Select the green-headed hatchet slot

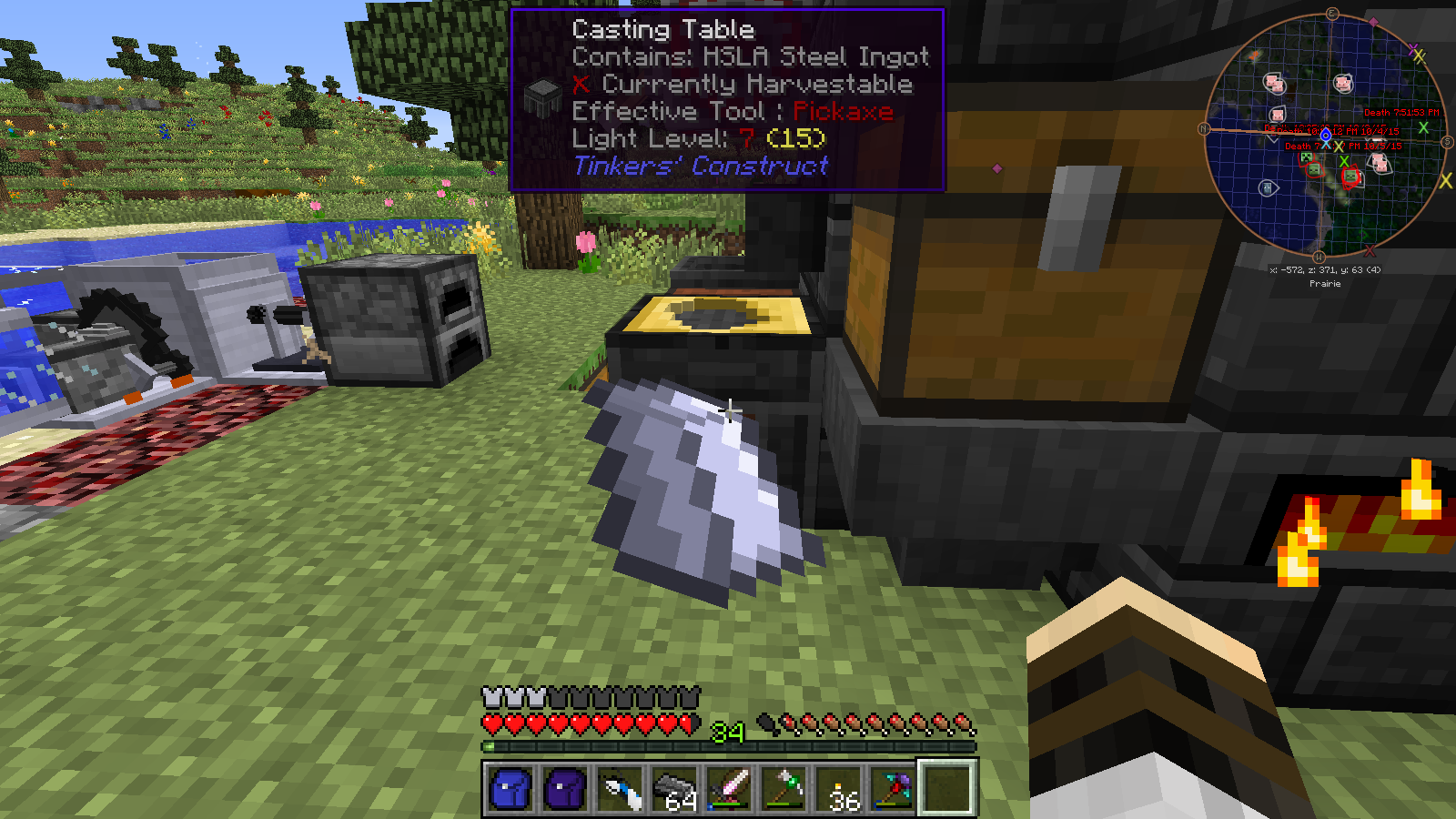(x=784, y=788)
